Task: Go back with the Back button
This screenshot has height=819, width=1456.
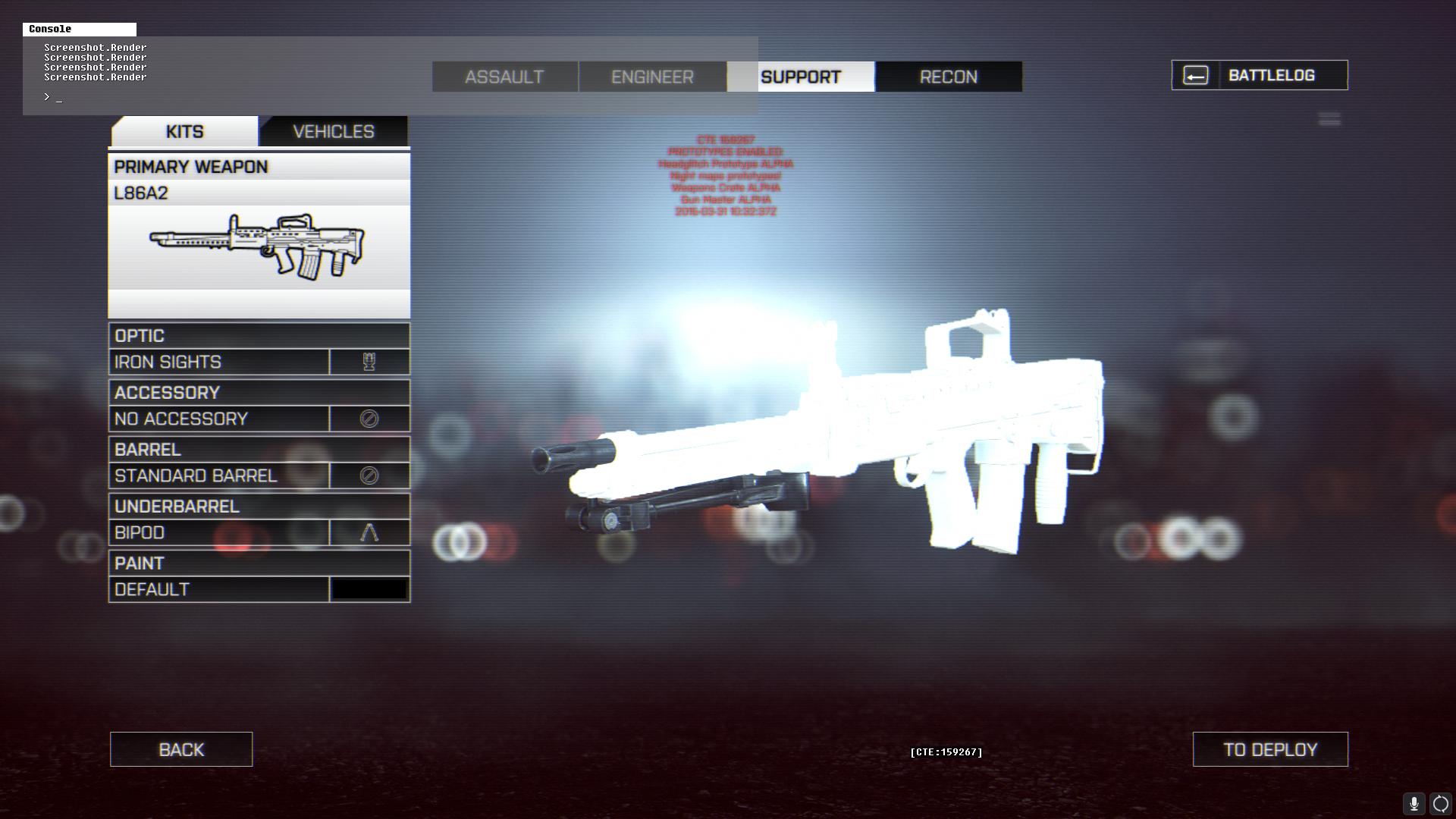Action: 181,749
